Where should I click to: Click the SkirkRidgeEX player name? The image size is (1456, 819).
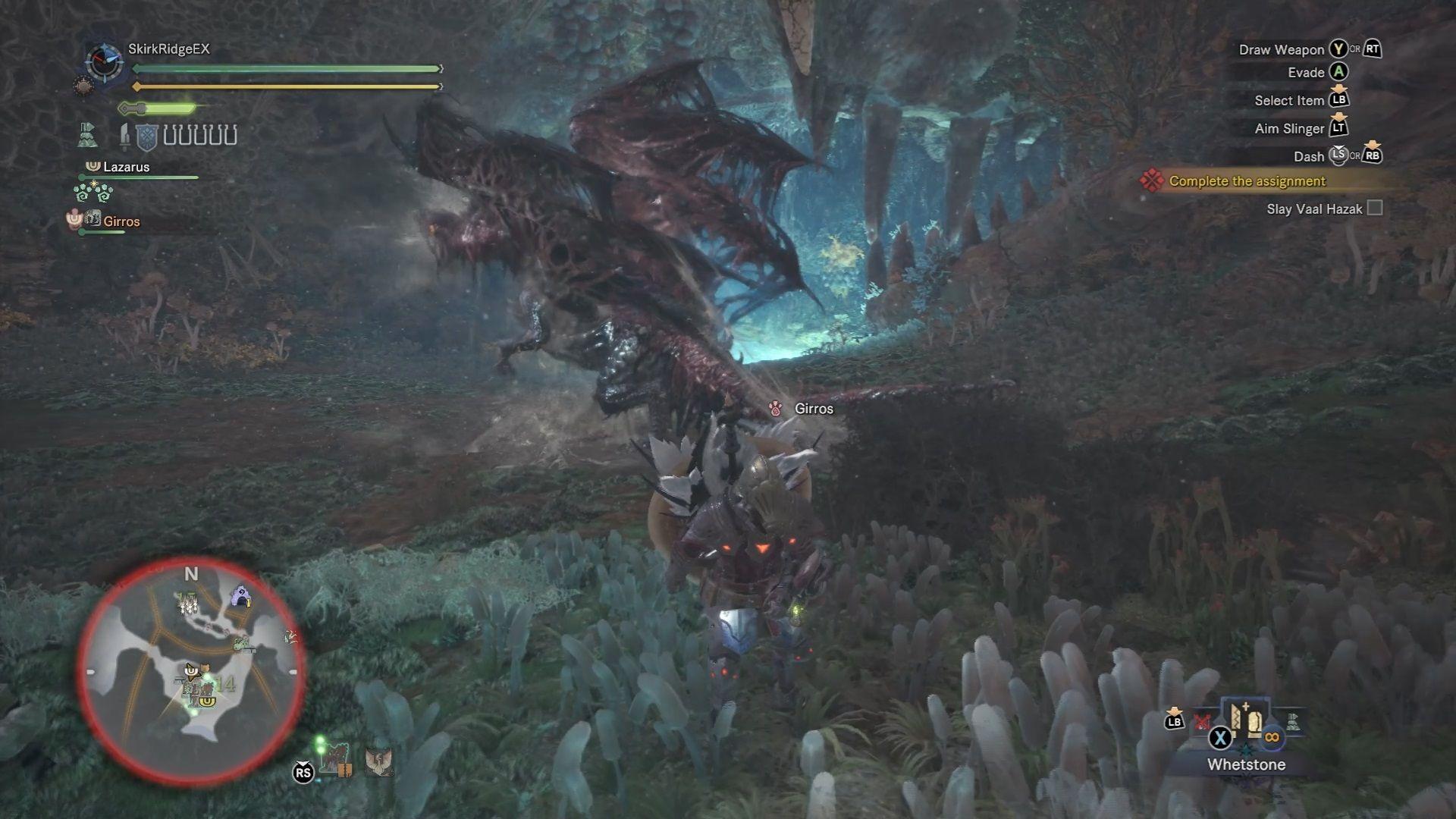(168, 49)
